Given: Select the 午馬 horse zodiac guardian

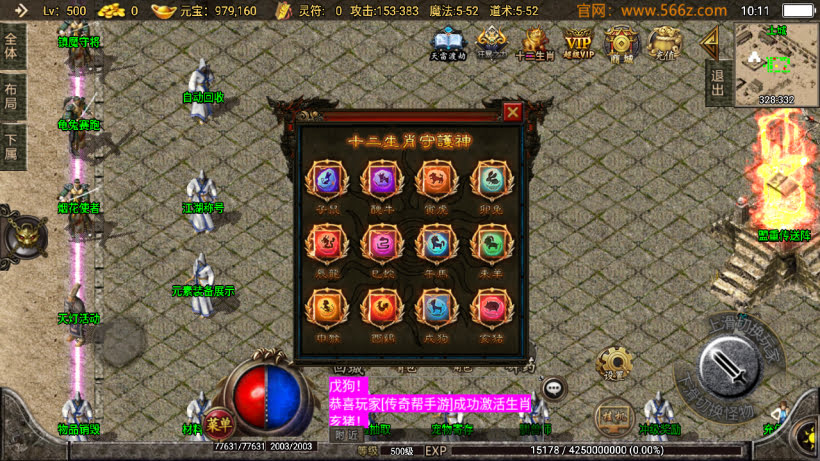Looking at the screenshot, I should (435, 243).
